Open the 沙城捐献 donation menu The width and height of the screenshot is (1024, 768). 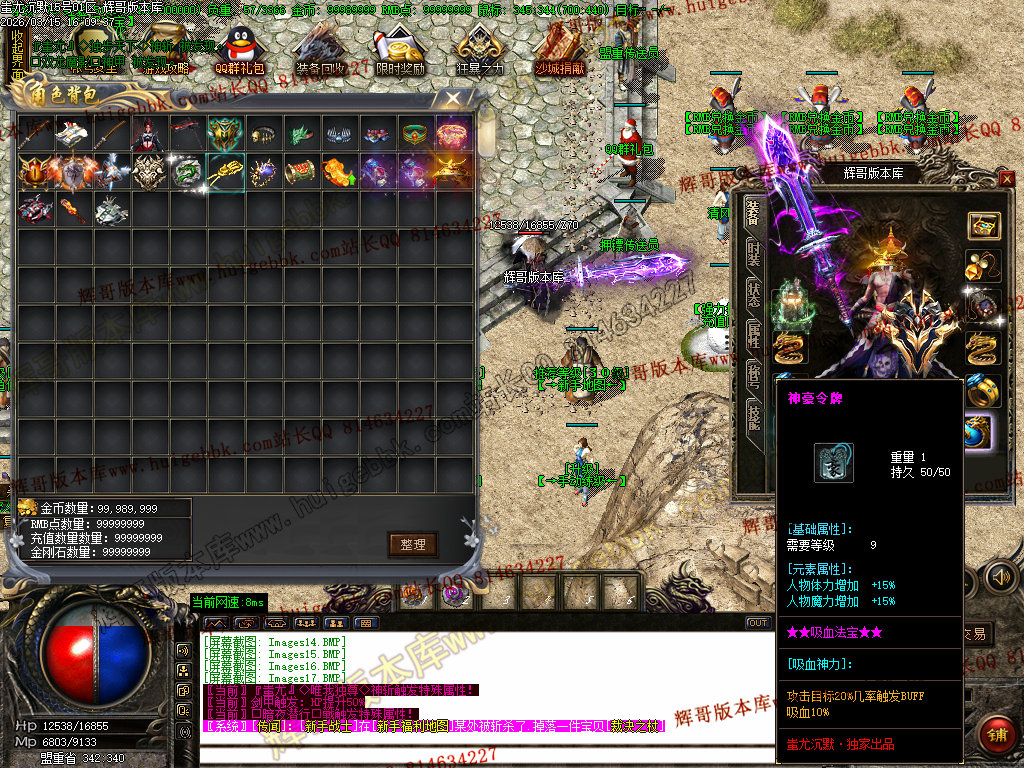[x=560, y=51]
